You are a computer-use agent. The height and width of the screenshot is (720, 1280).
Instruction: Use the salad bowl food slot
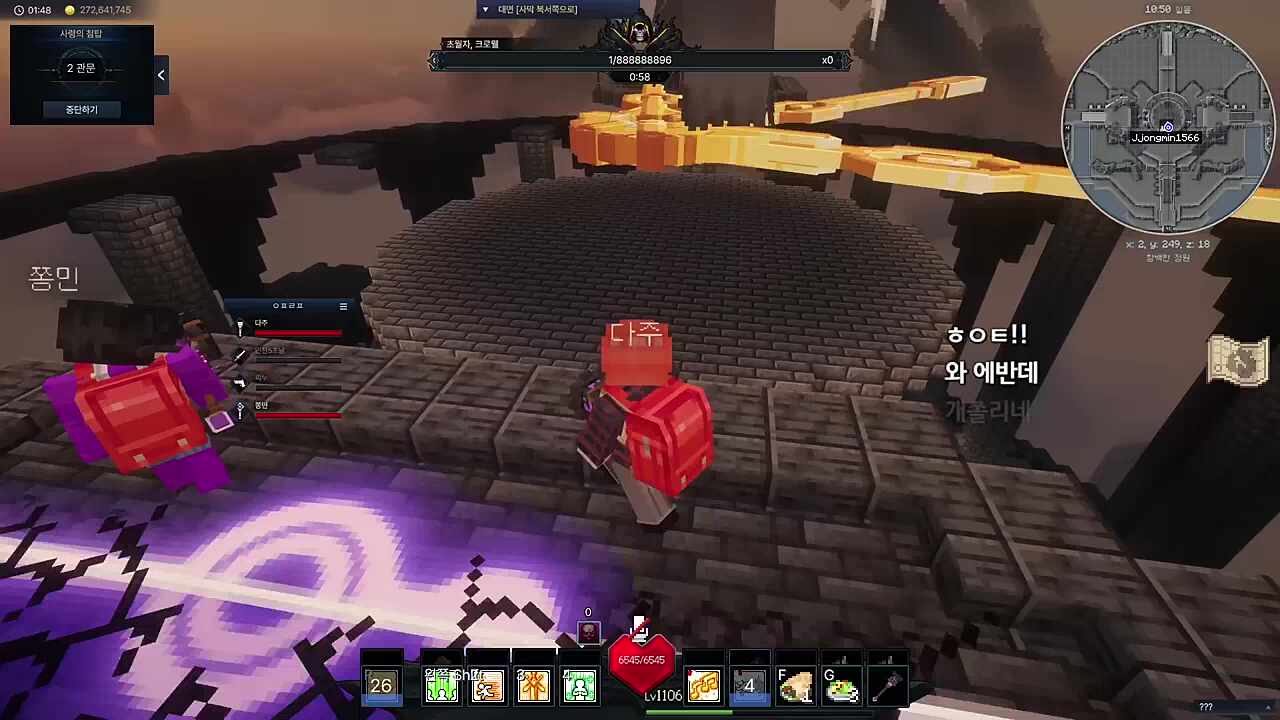pyautogui.click(x=841, y=686)
